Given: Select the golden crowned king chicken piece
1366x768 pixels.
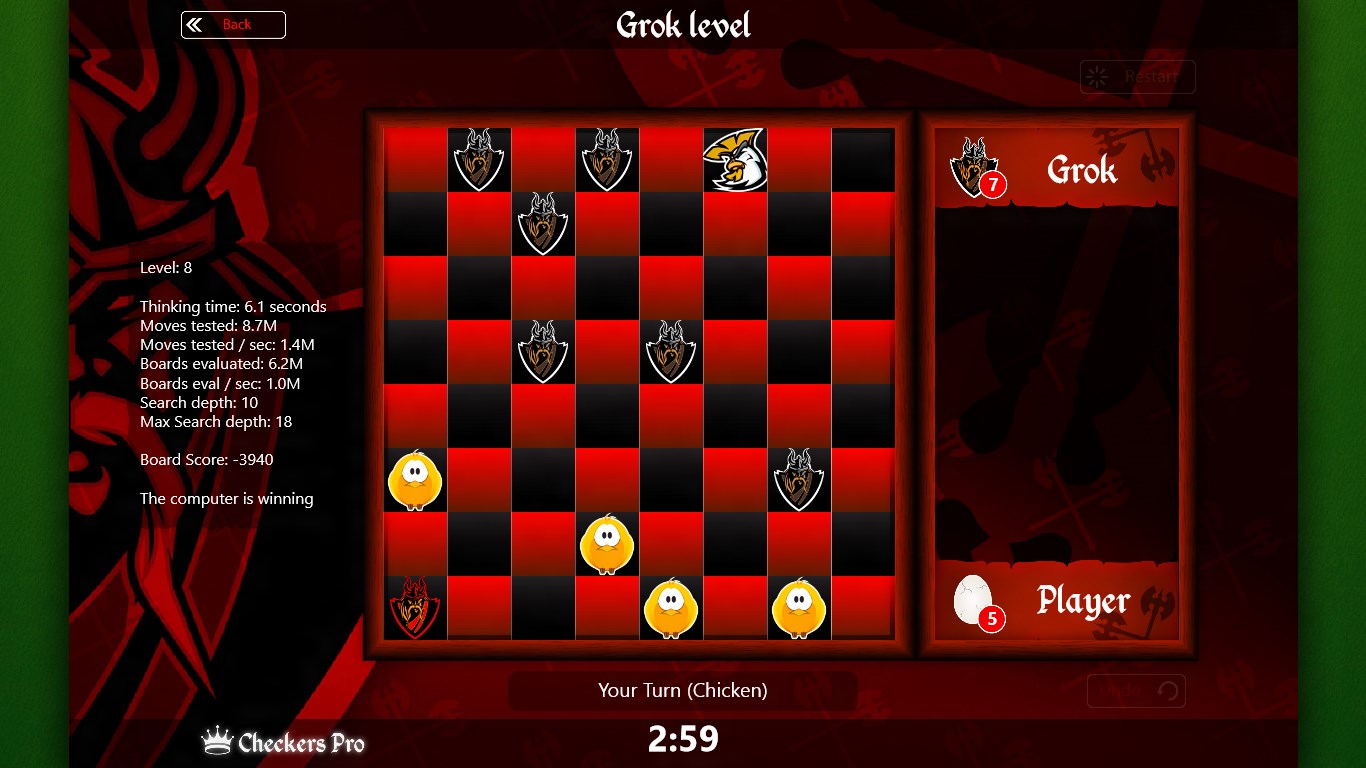Looking at the screenshot, I should coord(735,160).
